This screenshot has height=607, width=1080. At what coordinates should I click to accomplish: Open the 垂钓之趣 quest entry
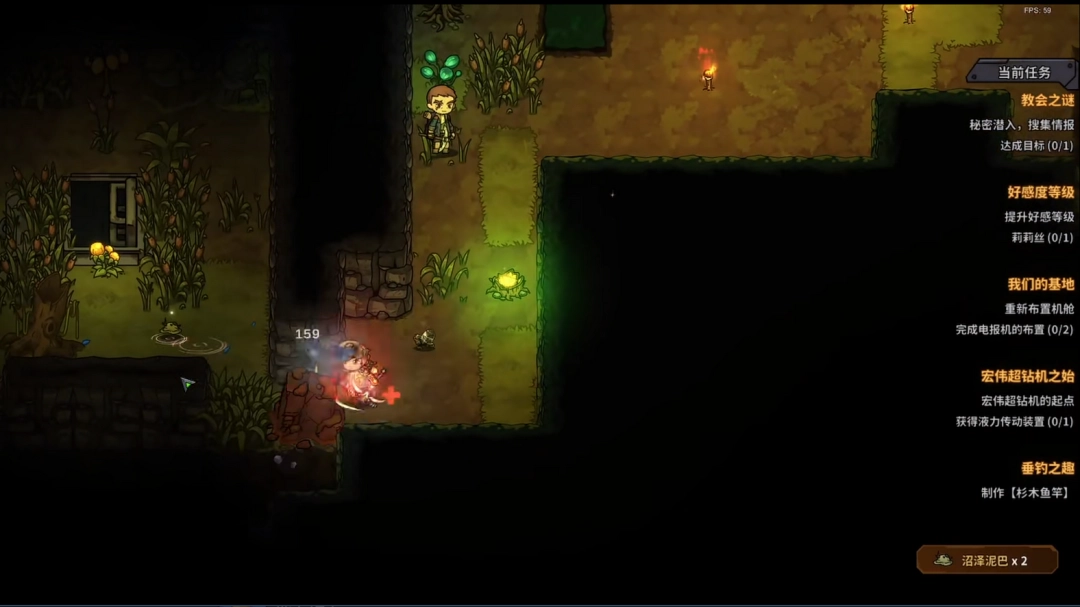point(1047,468)
